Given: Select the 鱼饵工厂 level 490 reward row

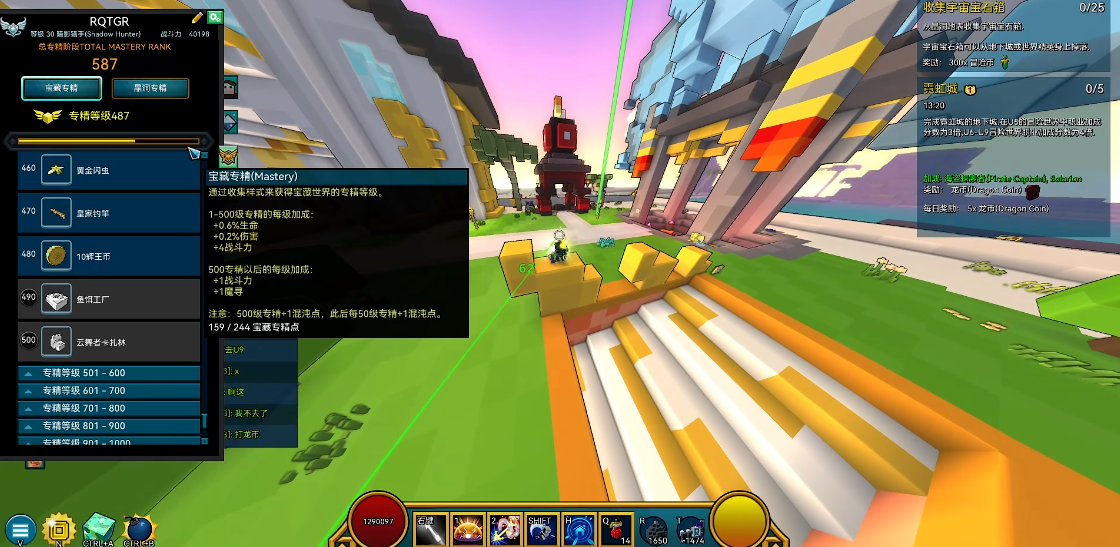Looking at the screenshot, I should tap(109, 298).
